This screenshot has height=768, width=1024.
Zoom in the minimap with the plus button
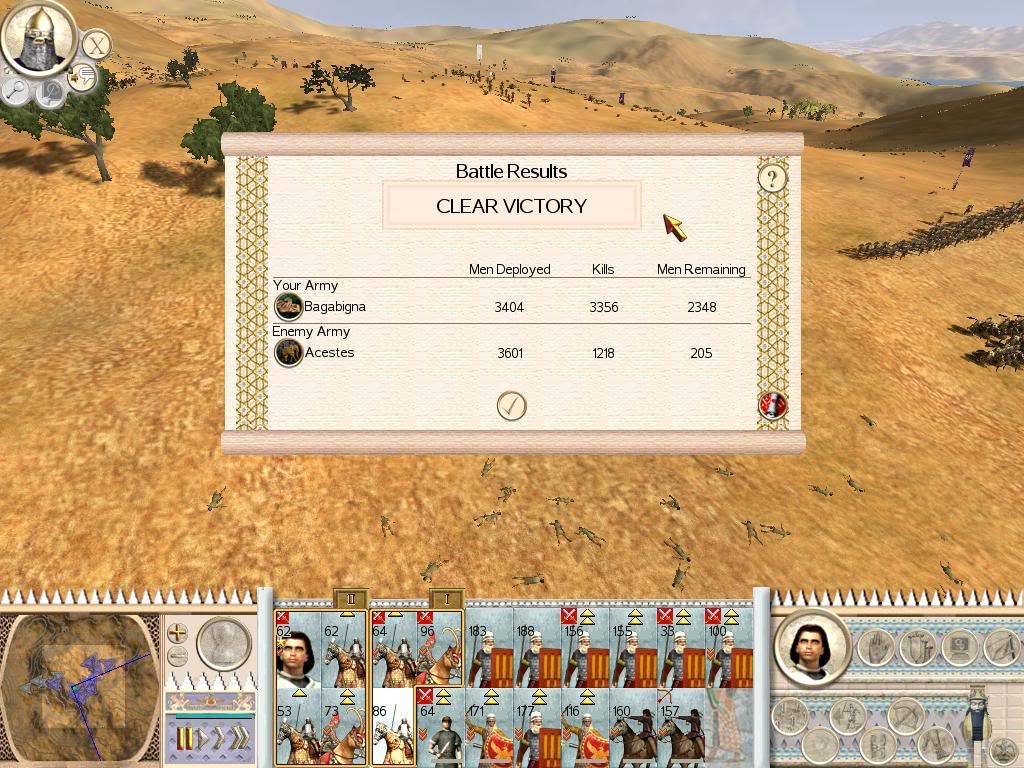177,633
